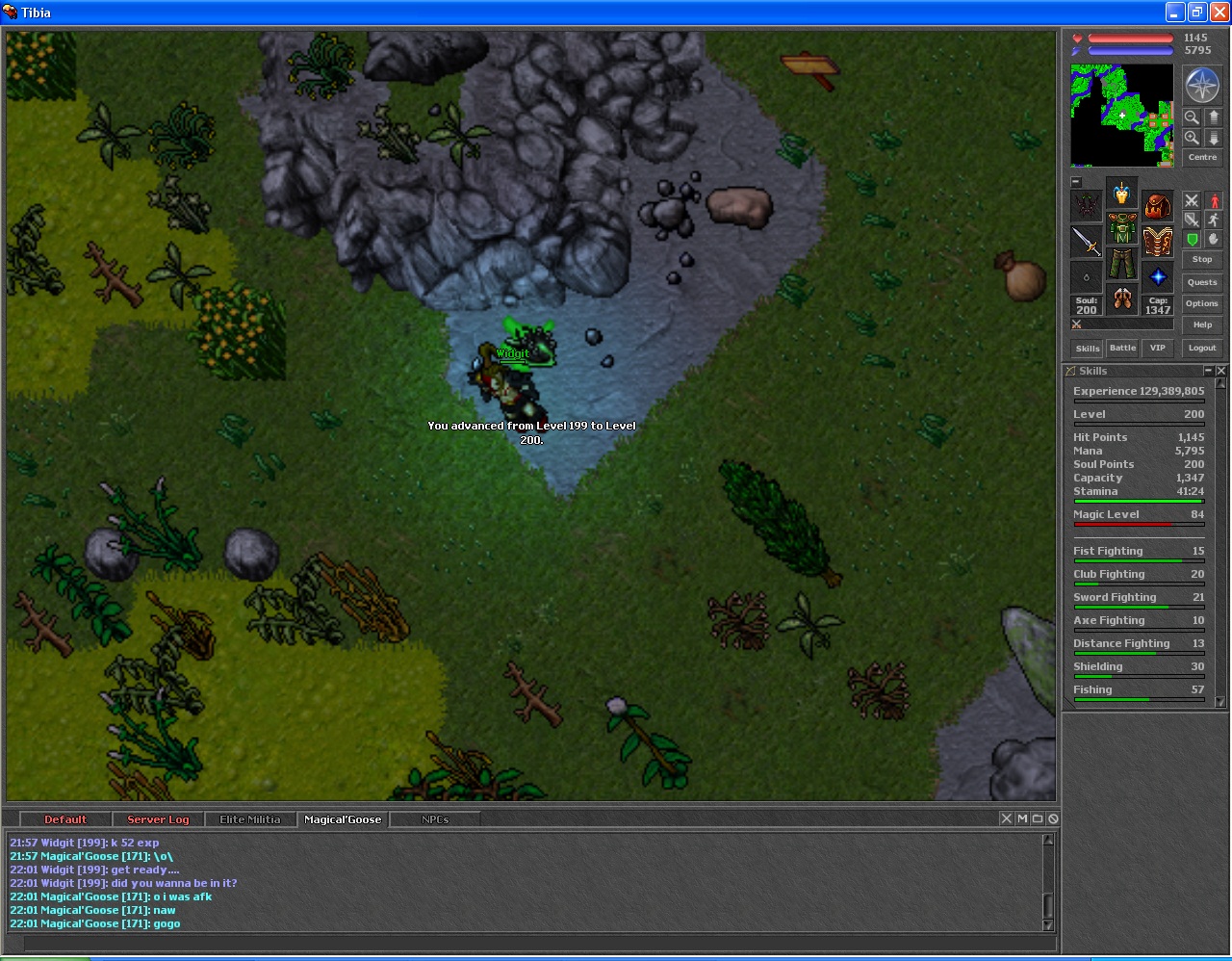Open the Battle list
Viewport: 1232px width, 961px height.
1122,348
